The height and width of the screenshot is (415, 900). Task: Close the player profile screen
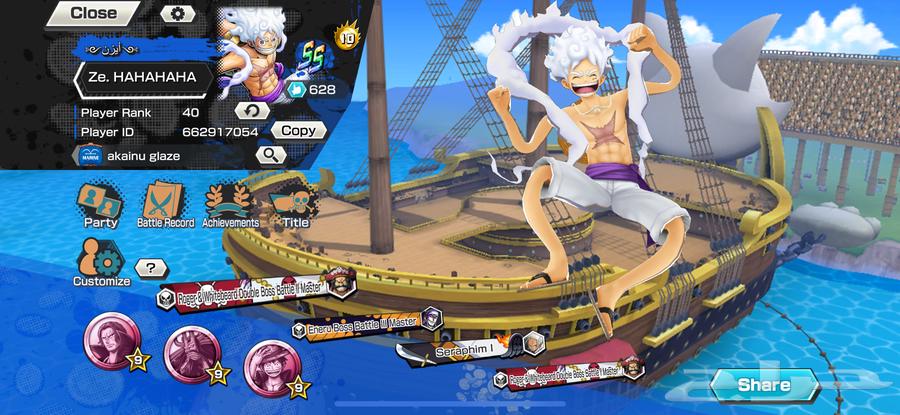[x=95, y=14]
